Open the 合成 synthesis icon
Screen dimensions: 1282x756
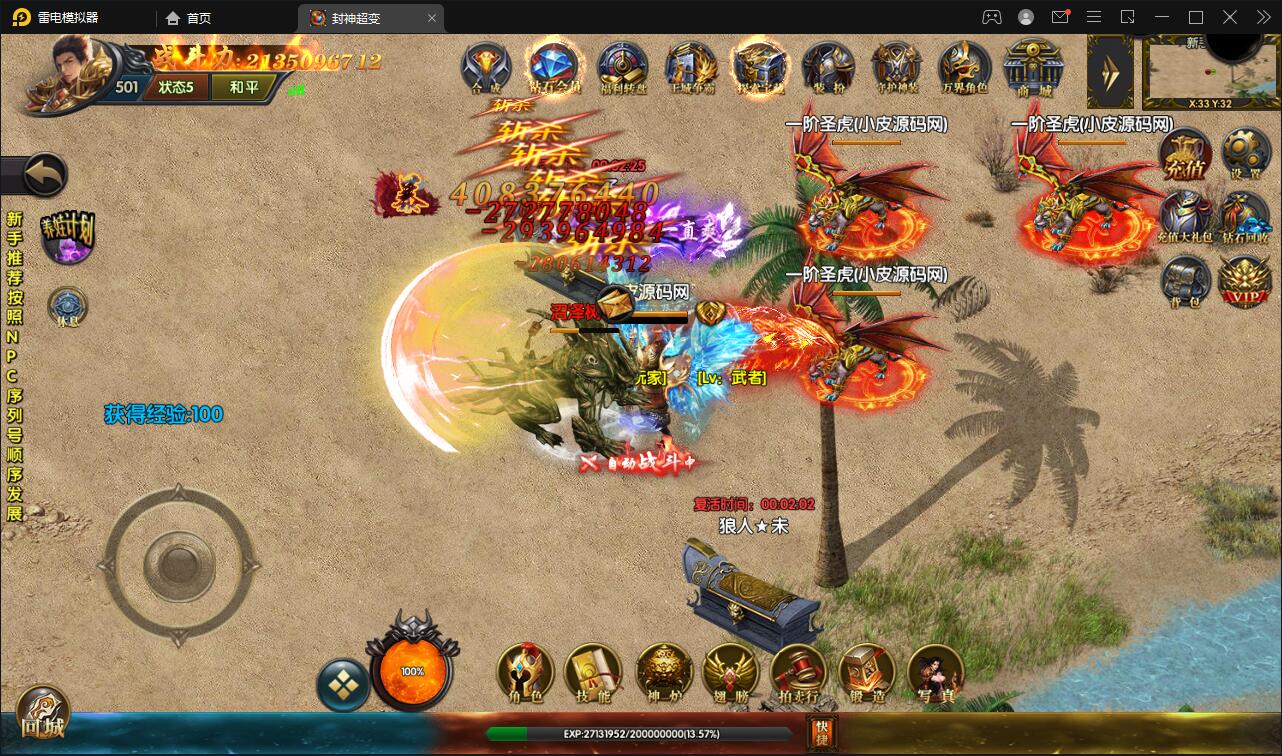(486, 66)
